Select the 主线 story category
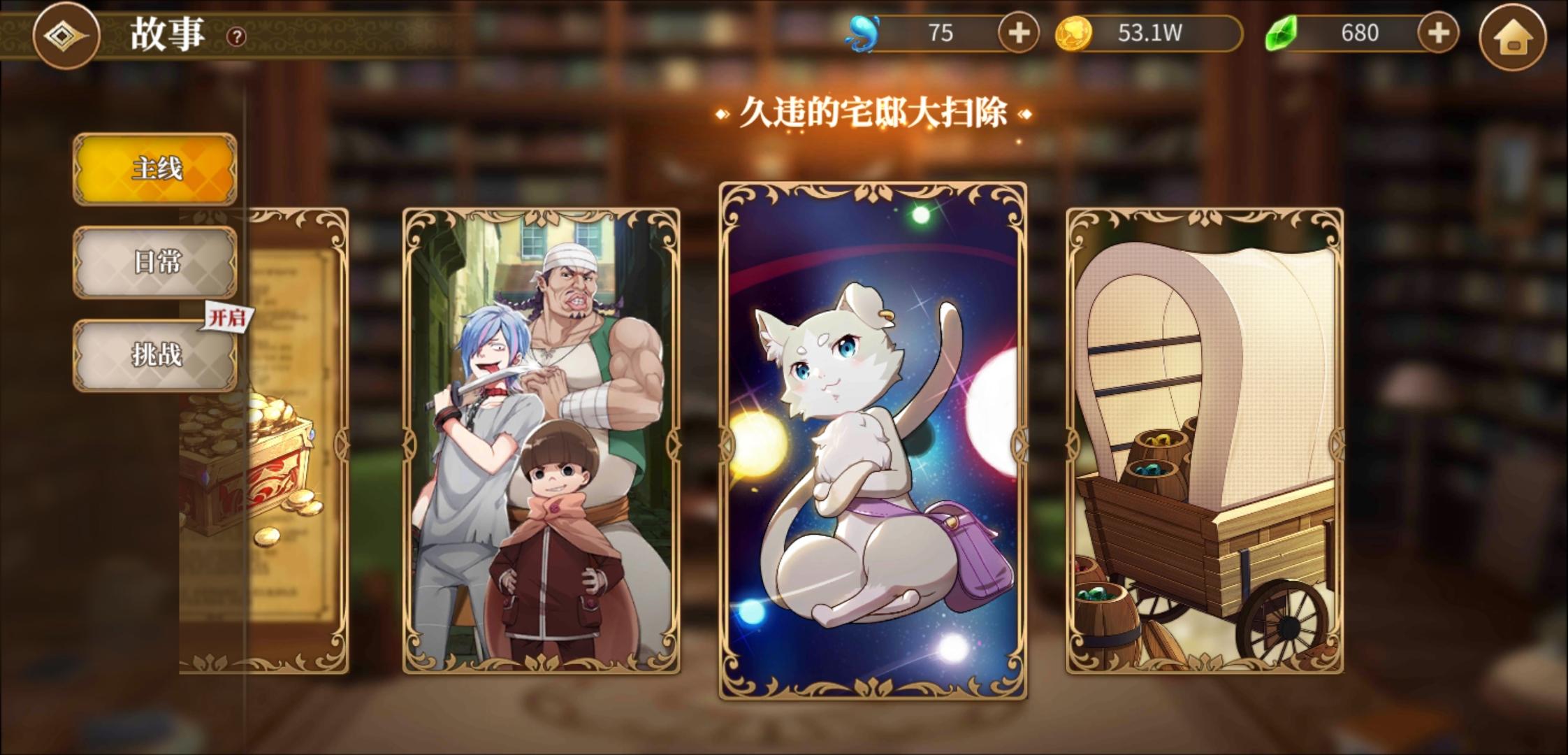Screen dimensions: 1568x755 point(154,168)
